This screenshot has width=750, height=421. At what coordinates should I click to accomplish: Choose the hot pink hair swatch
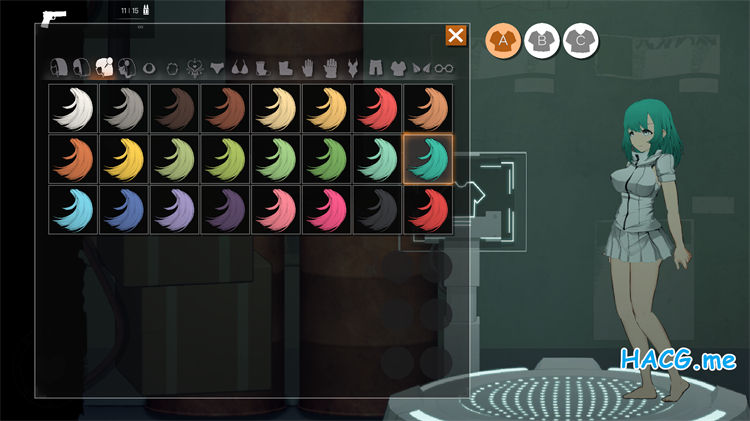click(327, 210)
